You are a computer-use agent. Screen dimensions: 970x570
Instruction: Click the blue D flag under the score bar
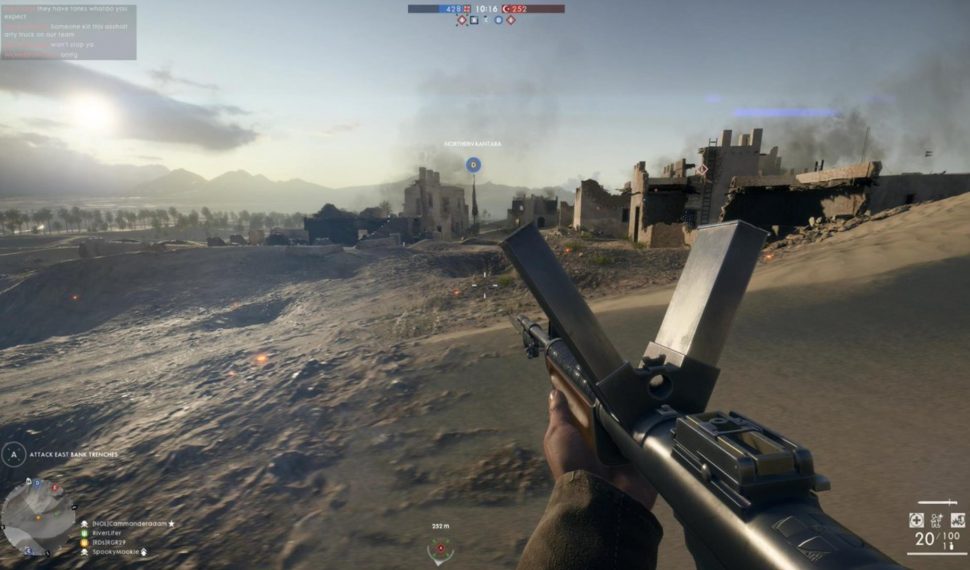point(498,20)
